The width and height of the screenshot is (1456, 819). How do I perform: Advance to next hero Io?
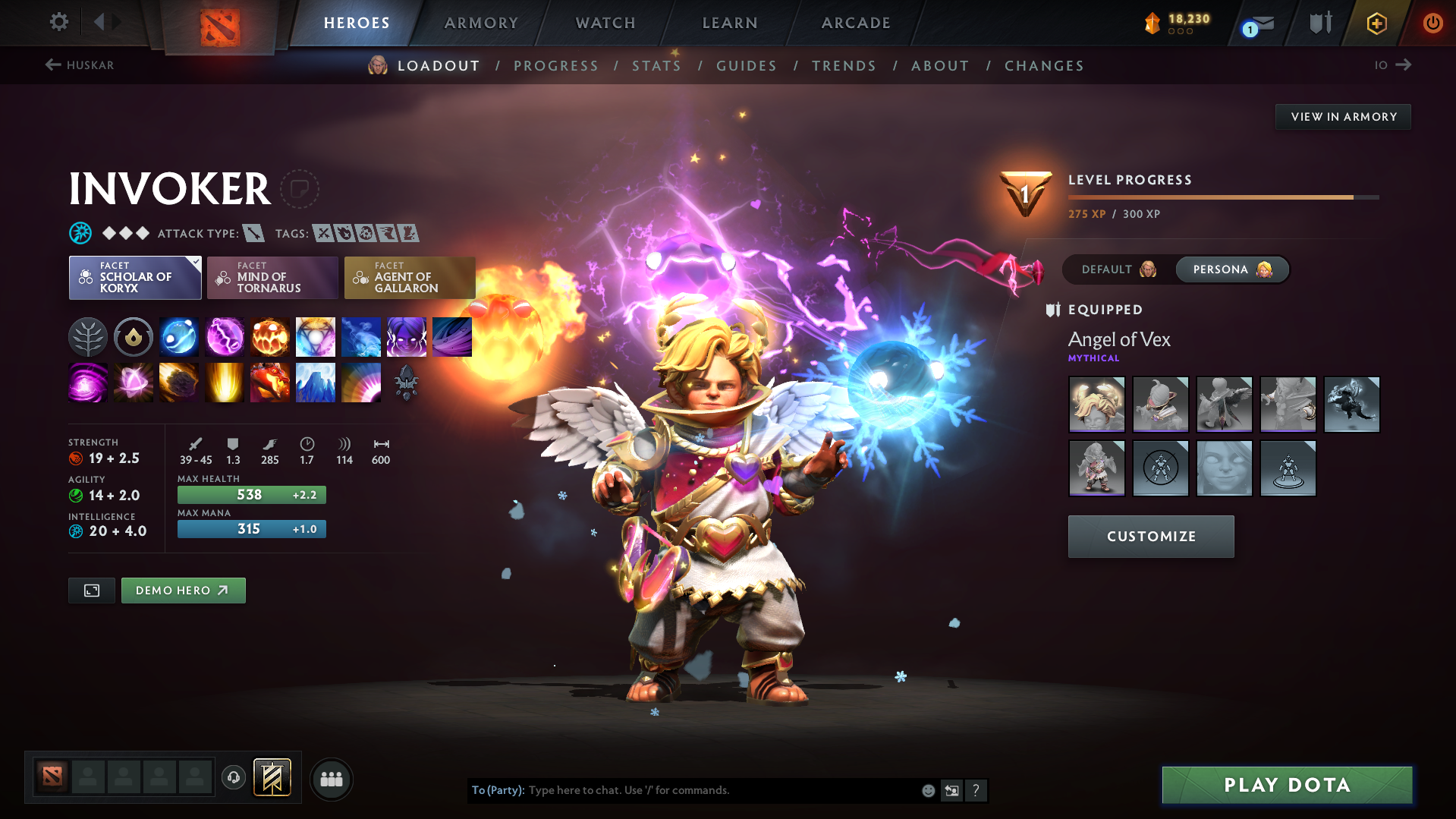tap(1393, 65)
